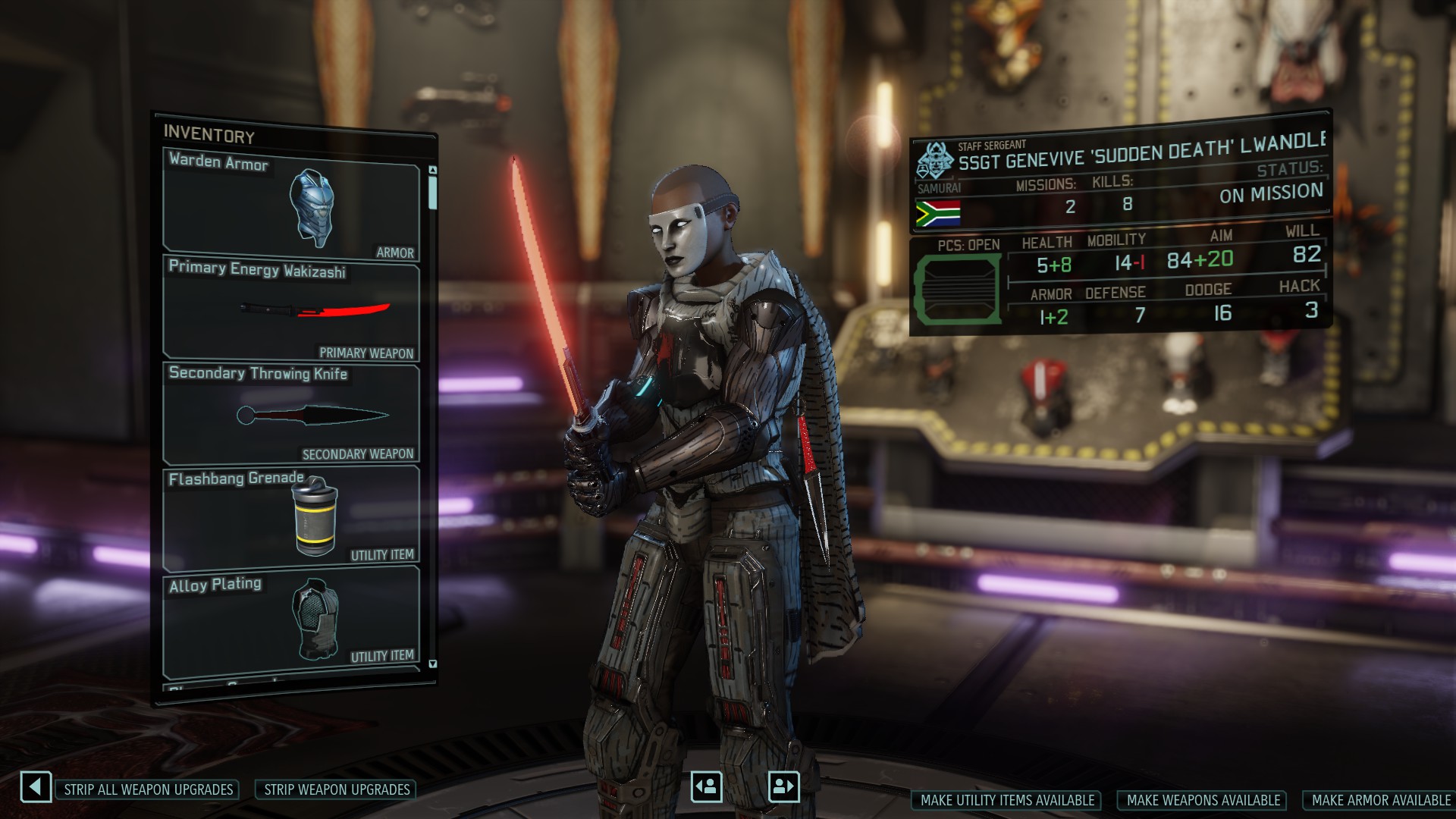This screenshot has width=1456, height=819.
Task: Open the empty PCS slot
Action: pyautogui.click(x=955, y=288)
